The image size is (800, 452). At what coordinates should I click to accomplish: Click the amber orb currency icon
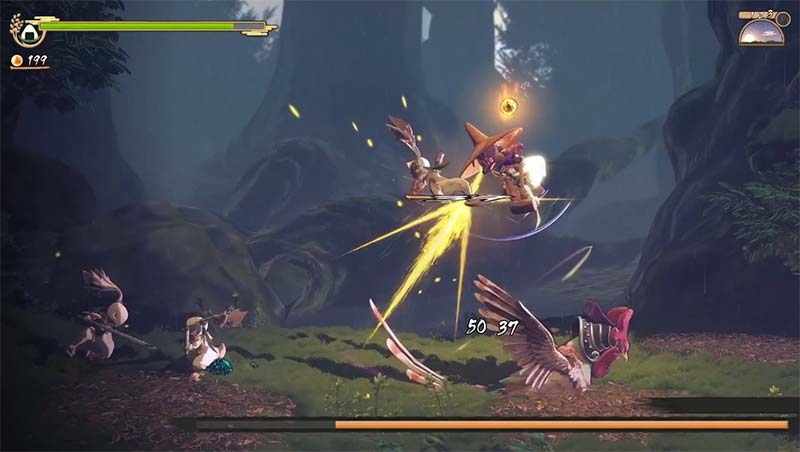point(16,61)
